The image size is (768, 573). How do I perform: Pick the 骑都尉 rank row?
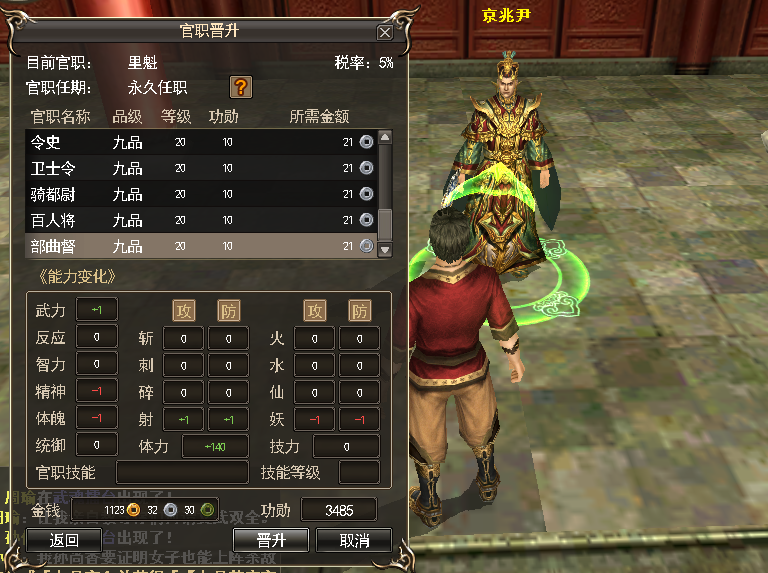pos(200,194)
